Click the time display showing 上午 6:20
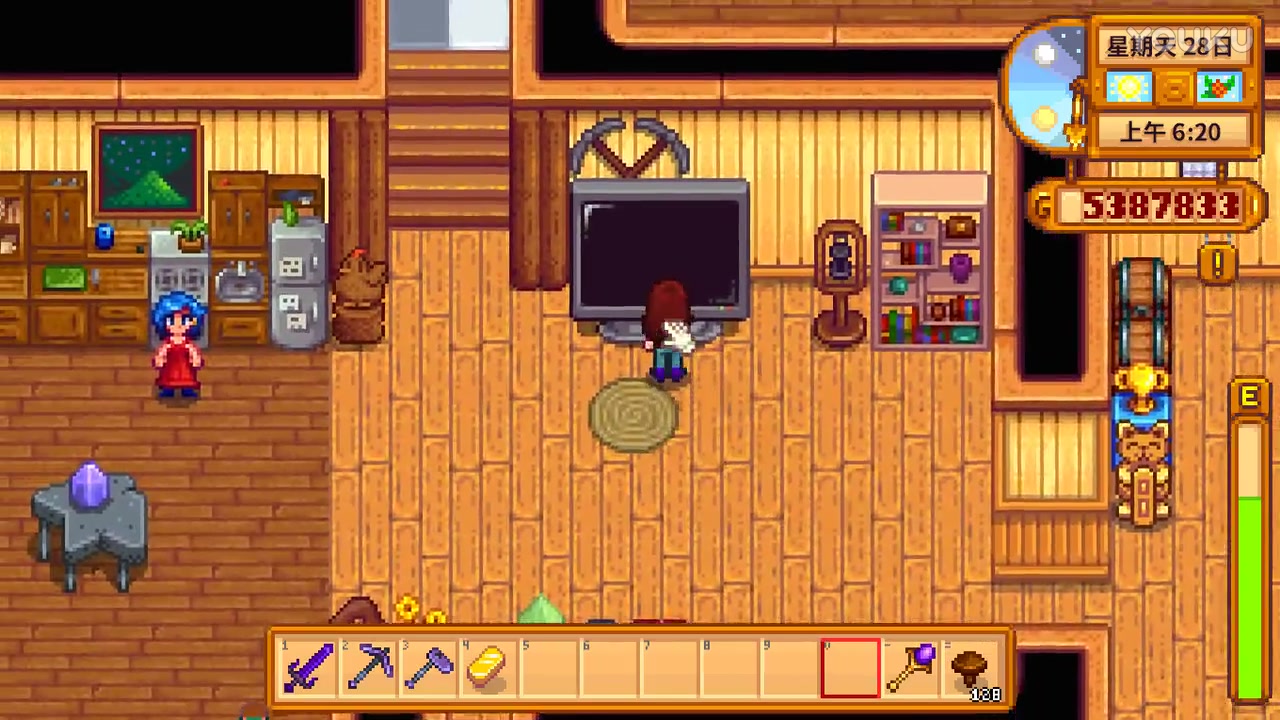Image resolution: width=1280 pixels, height=720 pixels. (x=1171, y=132)
